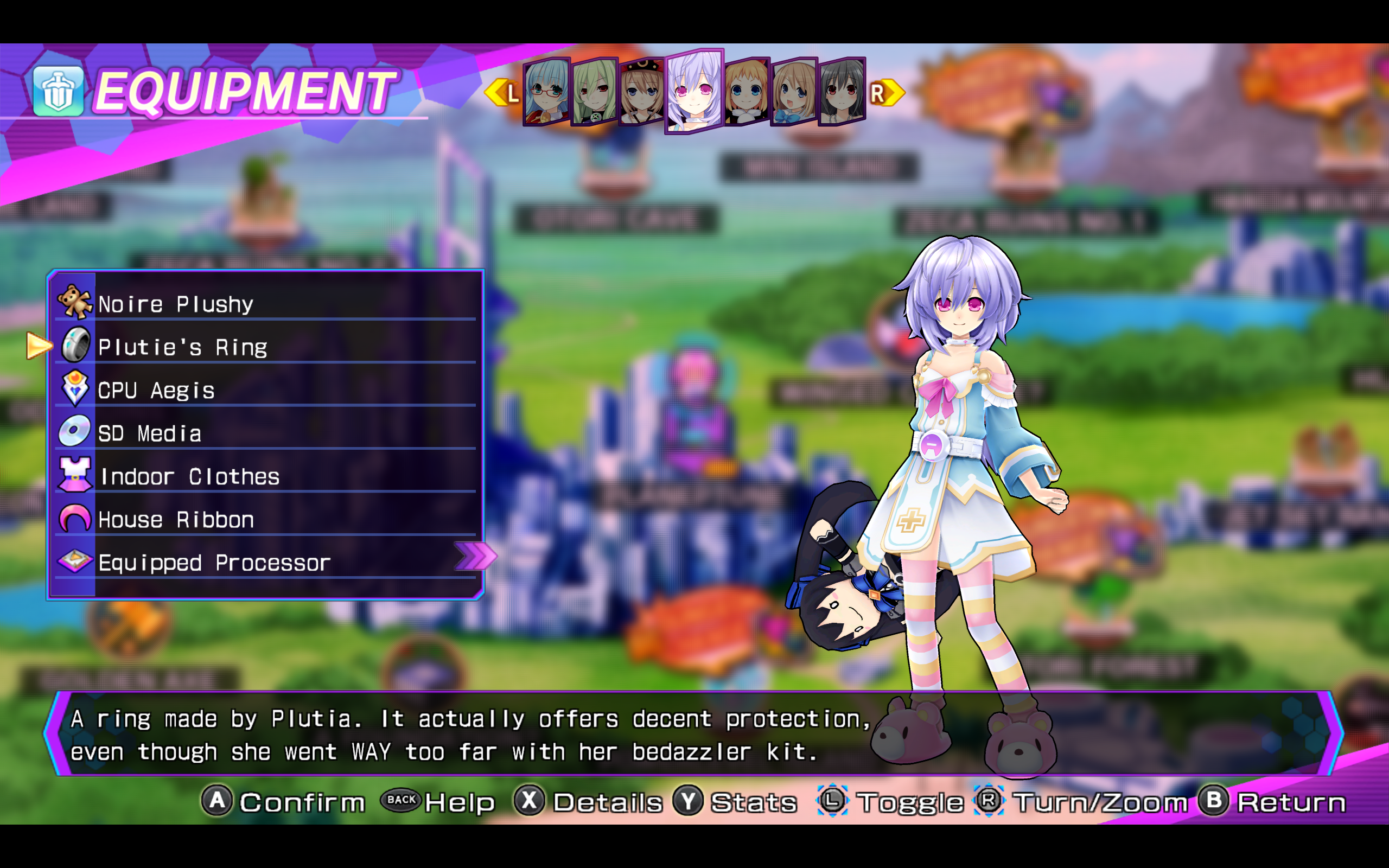The height and width of the screenshot is (868, 1389).
Task: Choose the black-haired red-eyed character portrait
Action: tap(842, 92)
